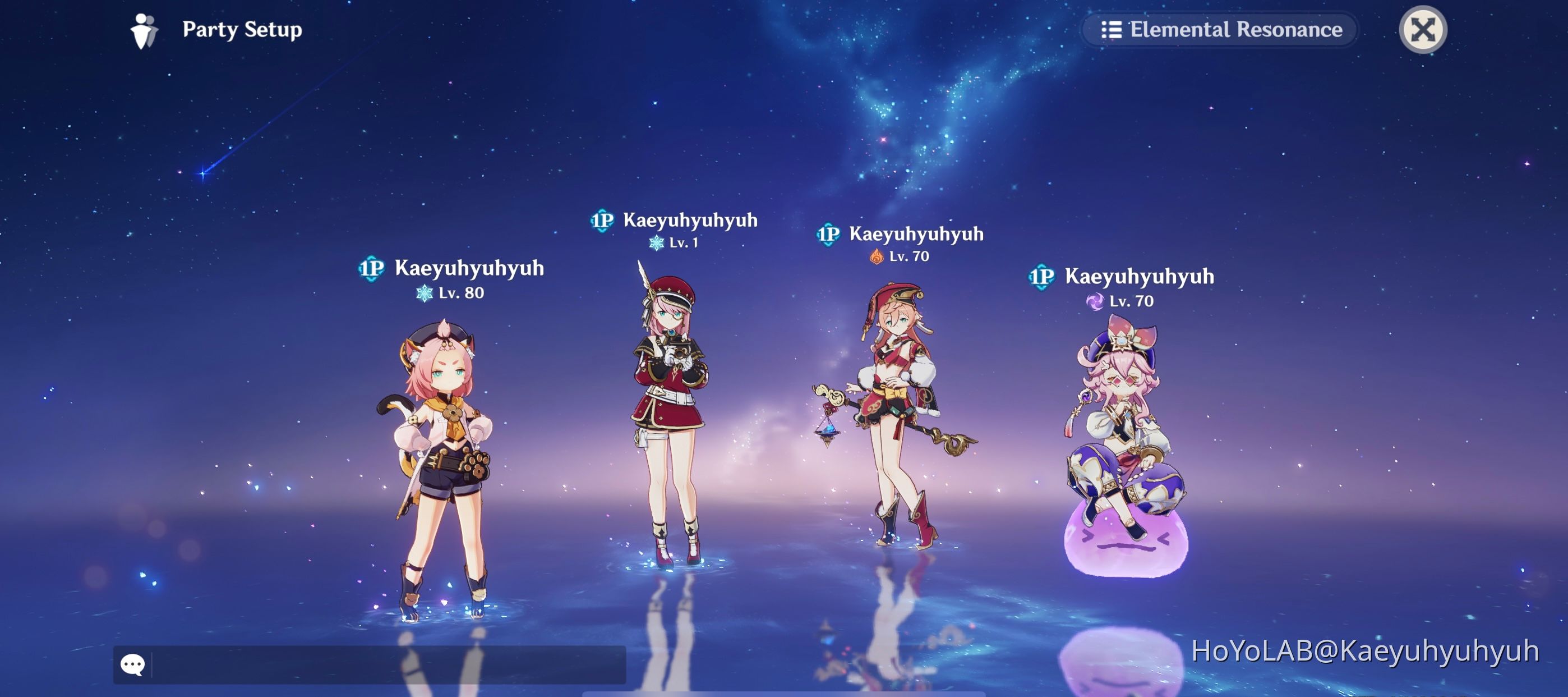Click the 1P badge above Diona
Image resolution: width=1568 pixels, height=697 pixels.
(x=373, y=268)
